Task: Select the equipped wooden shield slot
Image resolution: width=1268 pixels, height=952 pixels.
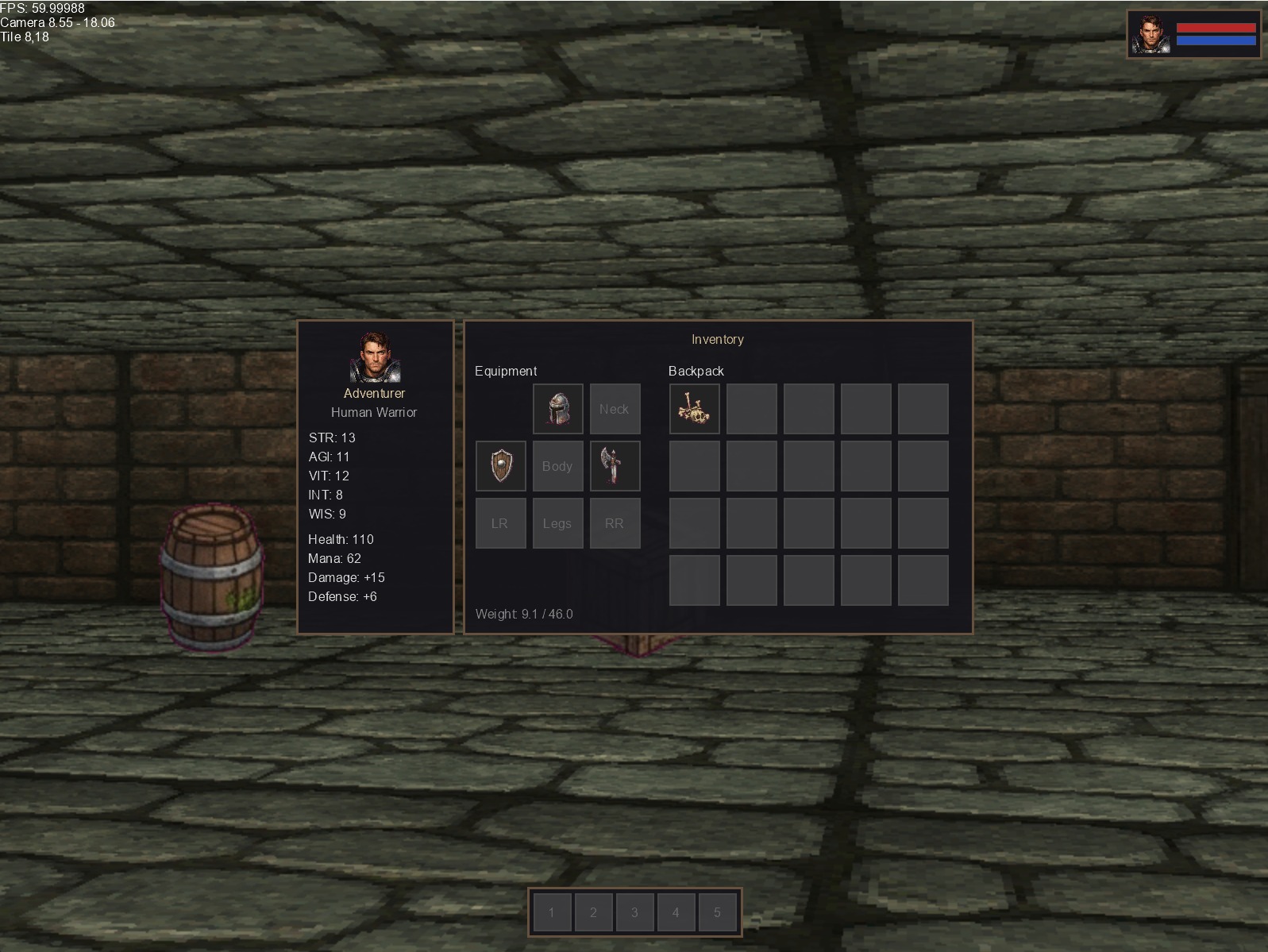Action: (500, 466)
